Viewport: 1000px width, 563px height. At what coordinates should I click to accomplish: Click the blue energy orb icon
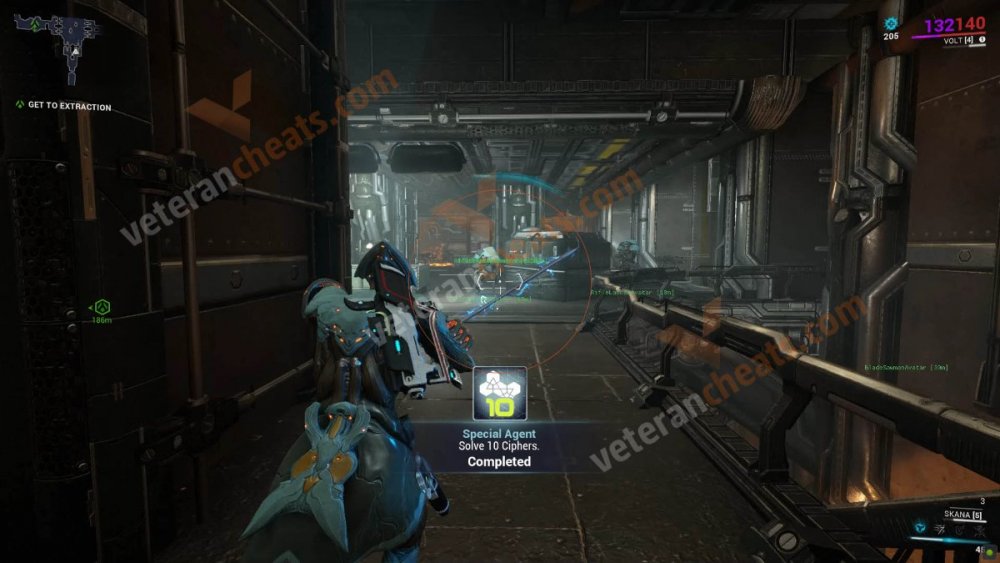891,22
